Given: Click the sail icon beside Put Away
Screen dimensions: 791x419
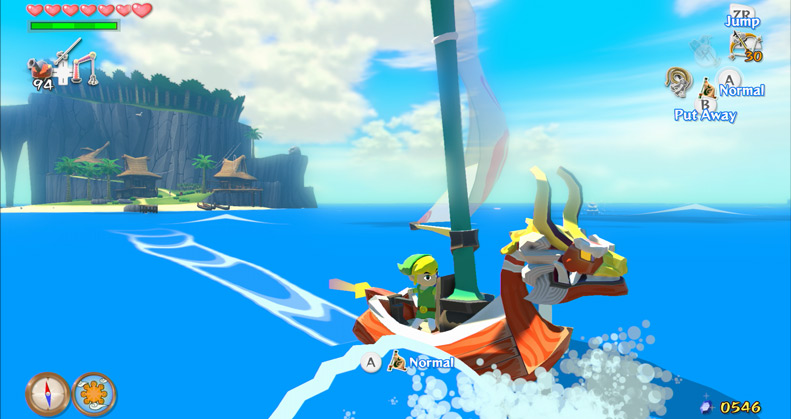Looking at the screenshot, I should click(708, 89).
